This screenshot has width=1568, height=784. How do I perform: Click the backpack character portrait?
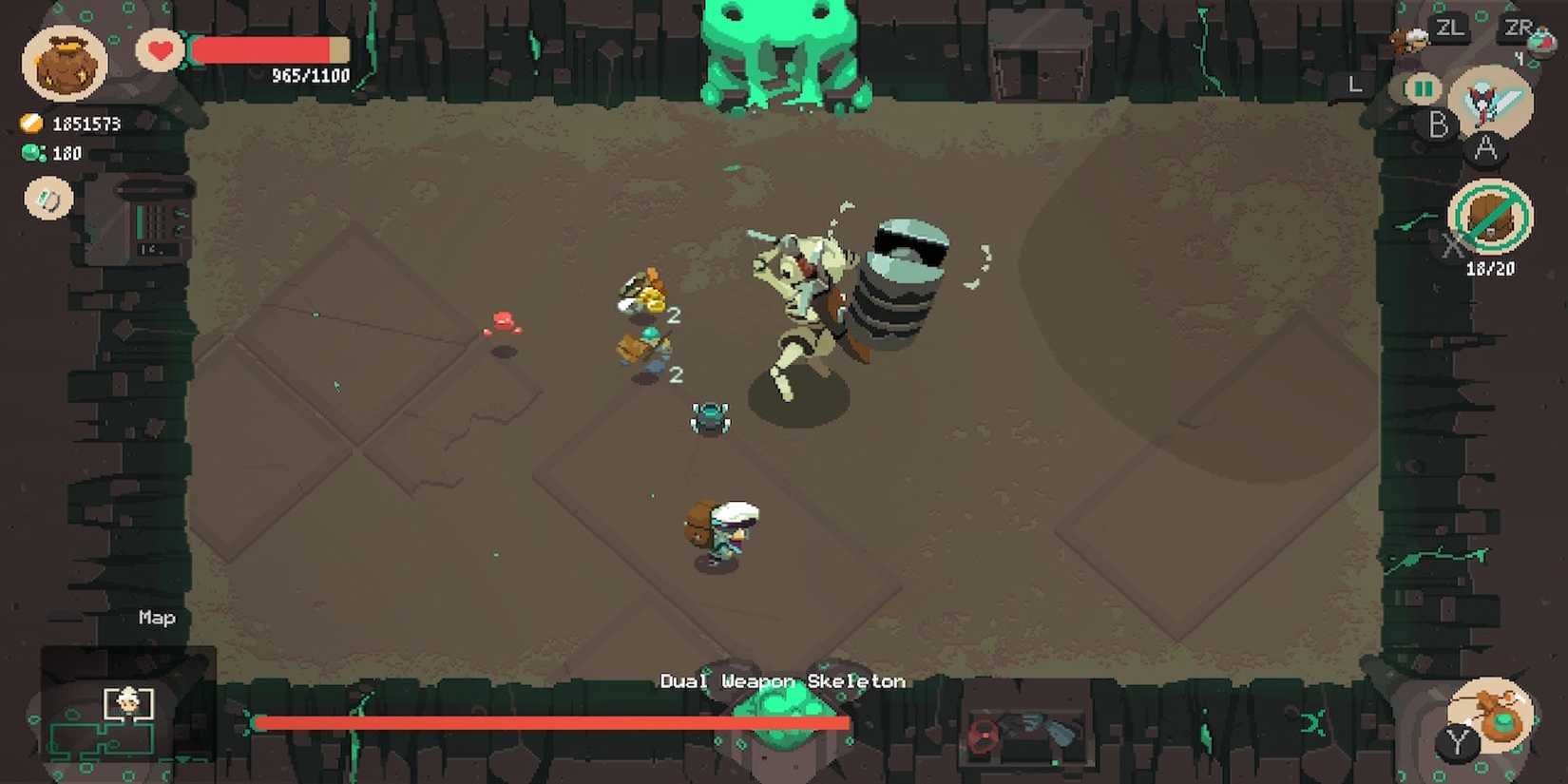click(65, 62)
